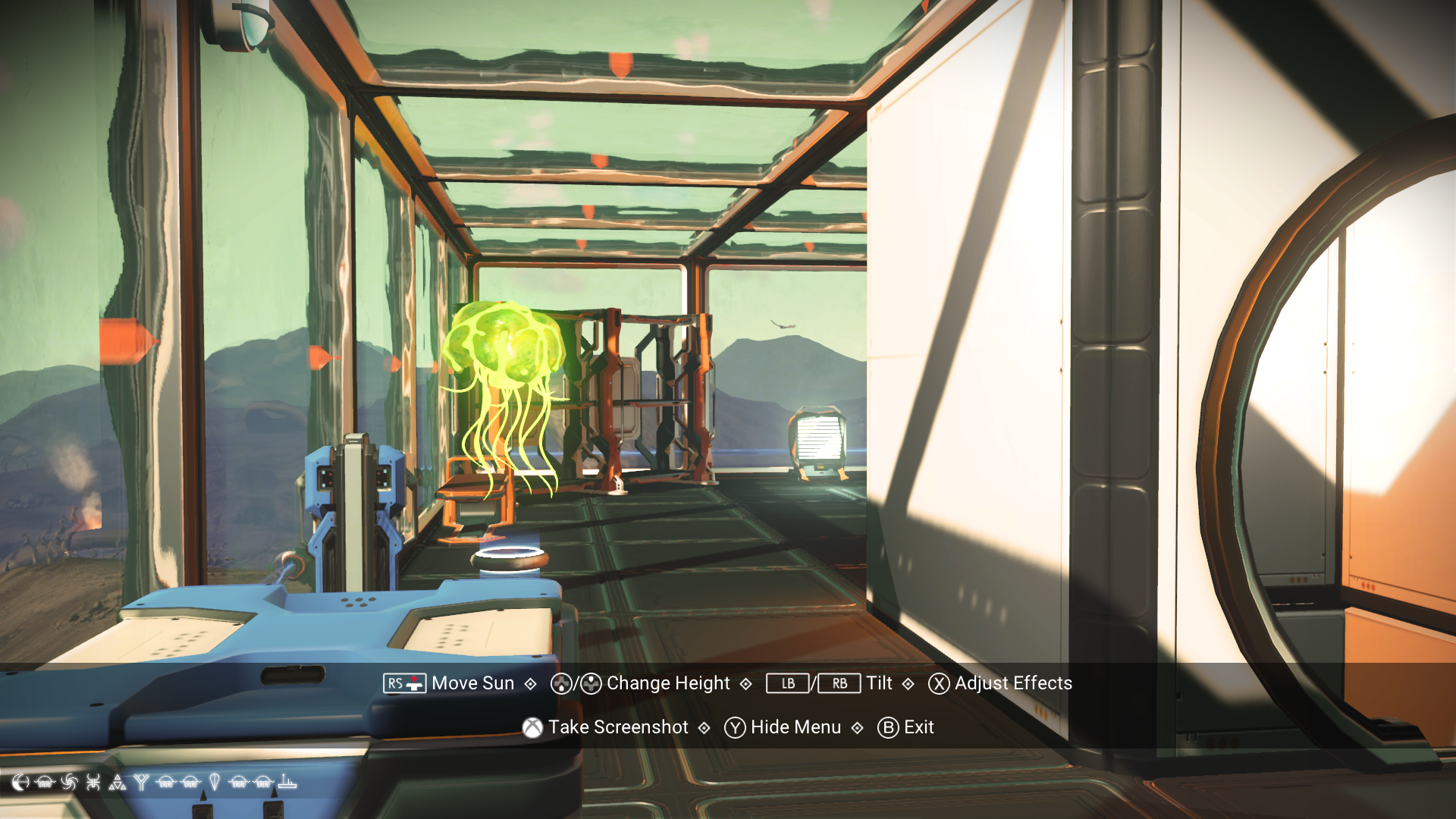
Task: Select Hide Menu
Action: [x=795, y=727]
